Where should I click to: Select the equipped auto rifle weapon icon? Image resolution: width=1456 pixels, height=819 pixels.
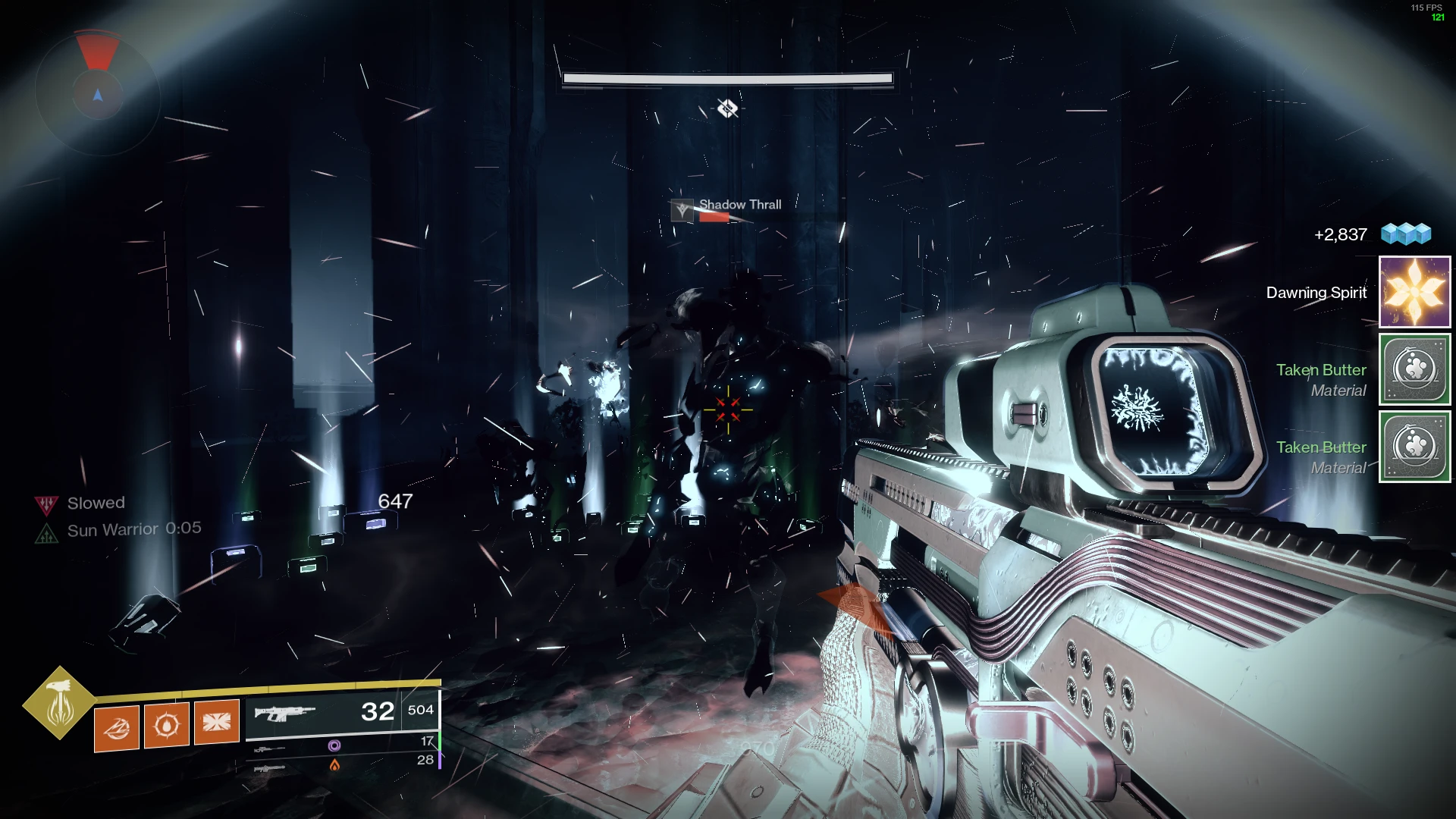coord(284,713)
